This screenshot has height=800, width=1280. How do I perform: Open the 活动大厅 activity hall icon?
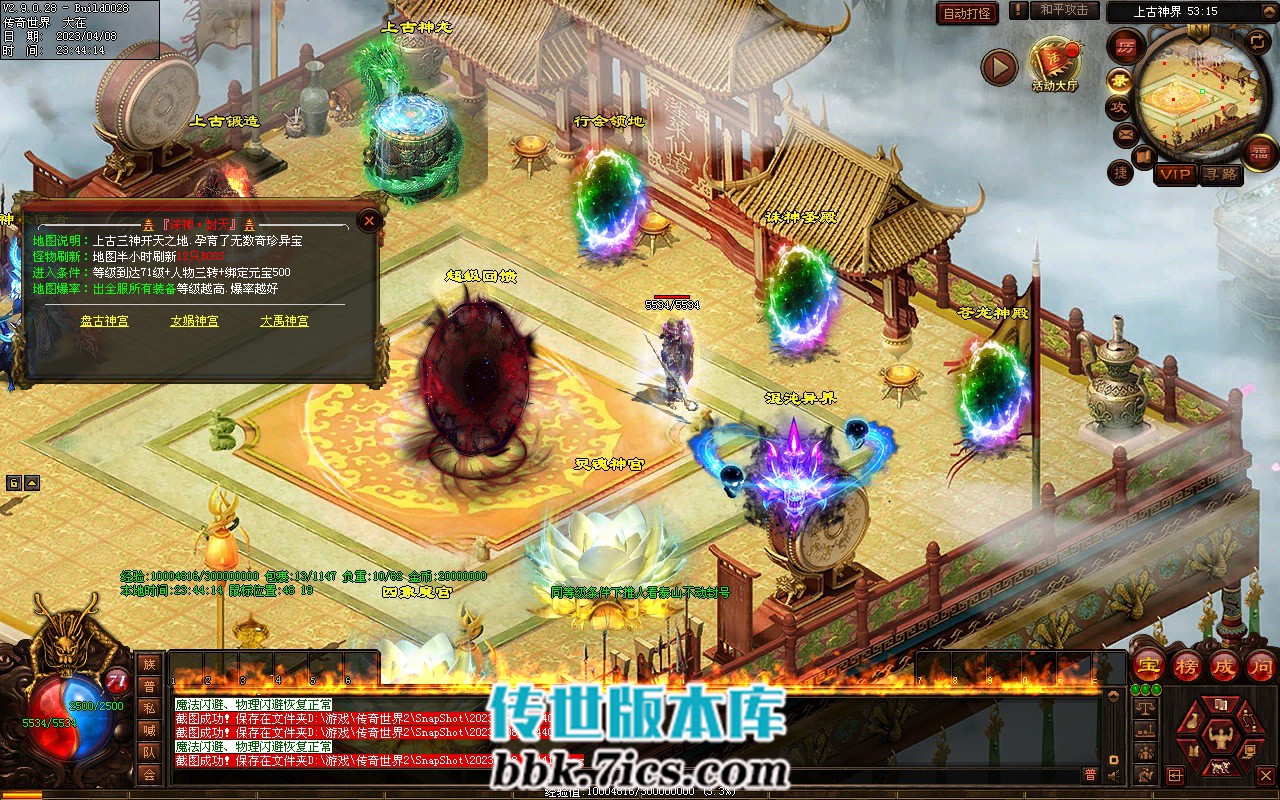(1055, 64)
